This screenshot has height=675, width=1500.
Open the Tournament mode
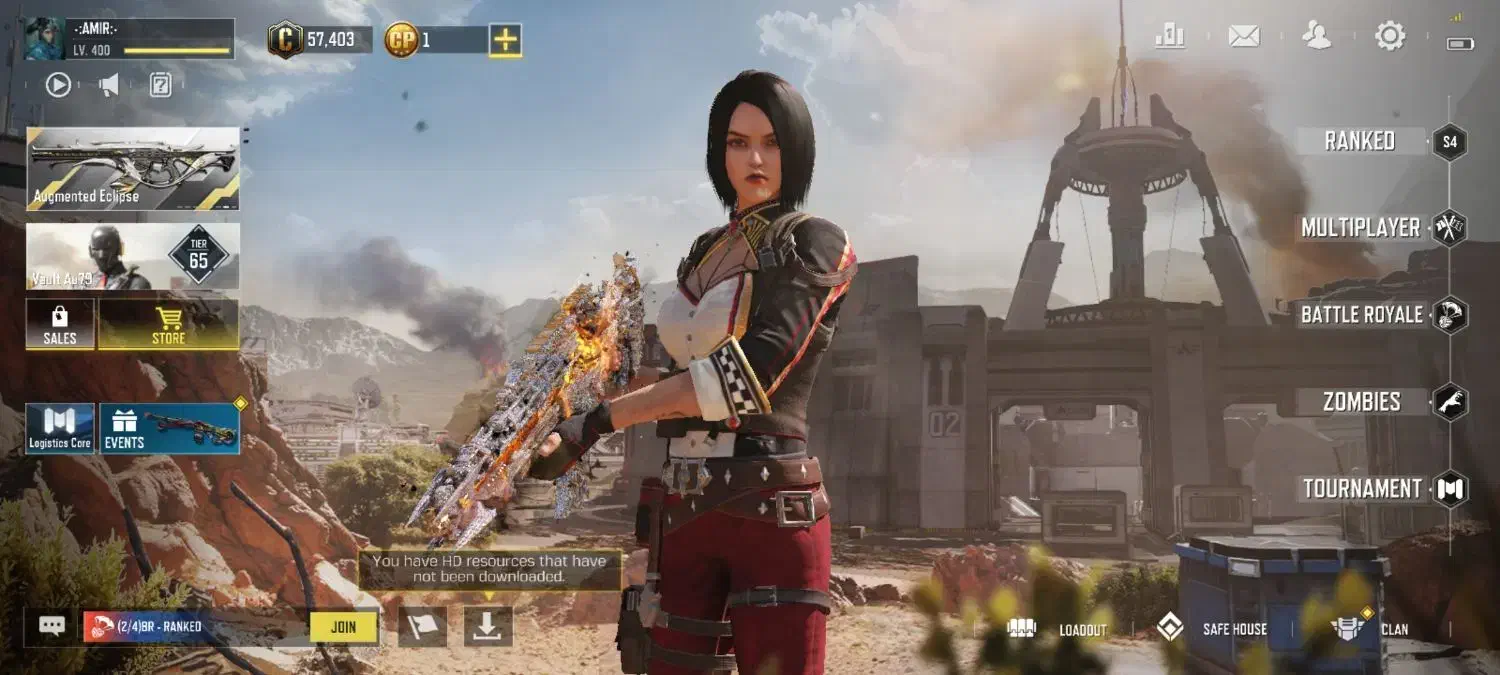[1362, 489]
